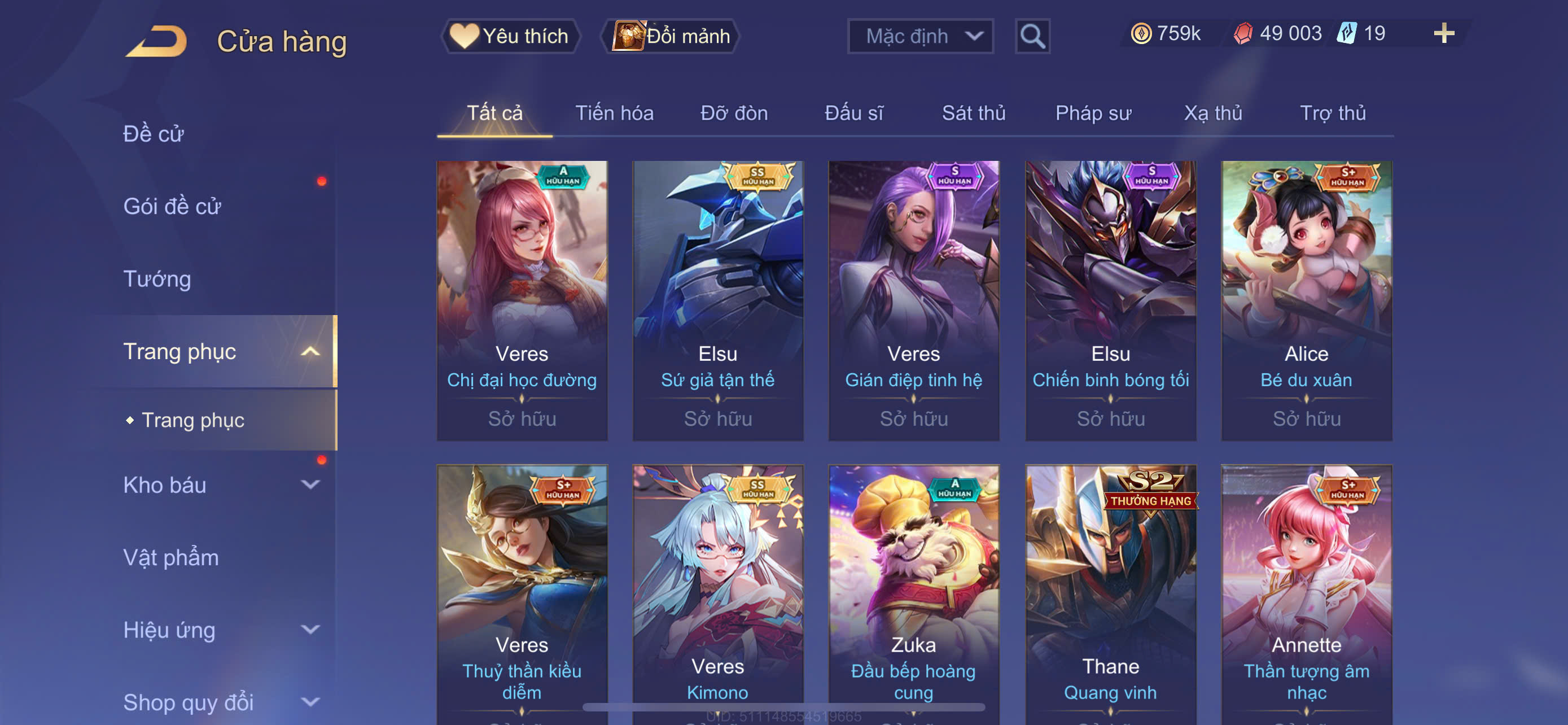The height and width of the screenshot is (725, 1568).
Task: Select the Elsu Sứ giả tận thế skin card
Action: [x=717, y=299]
